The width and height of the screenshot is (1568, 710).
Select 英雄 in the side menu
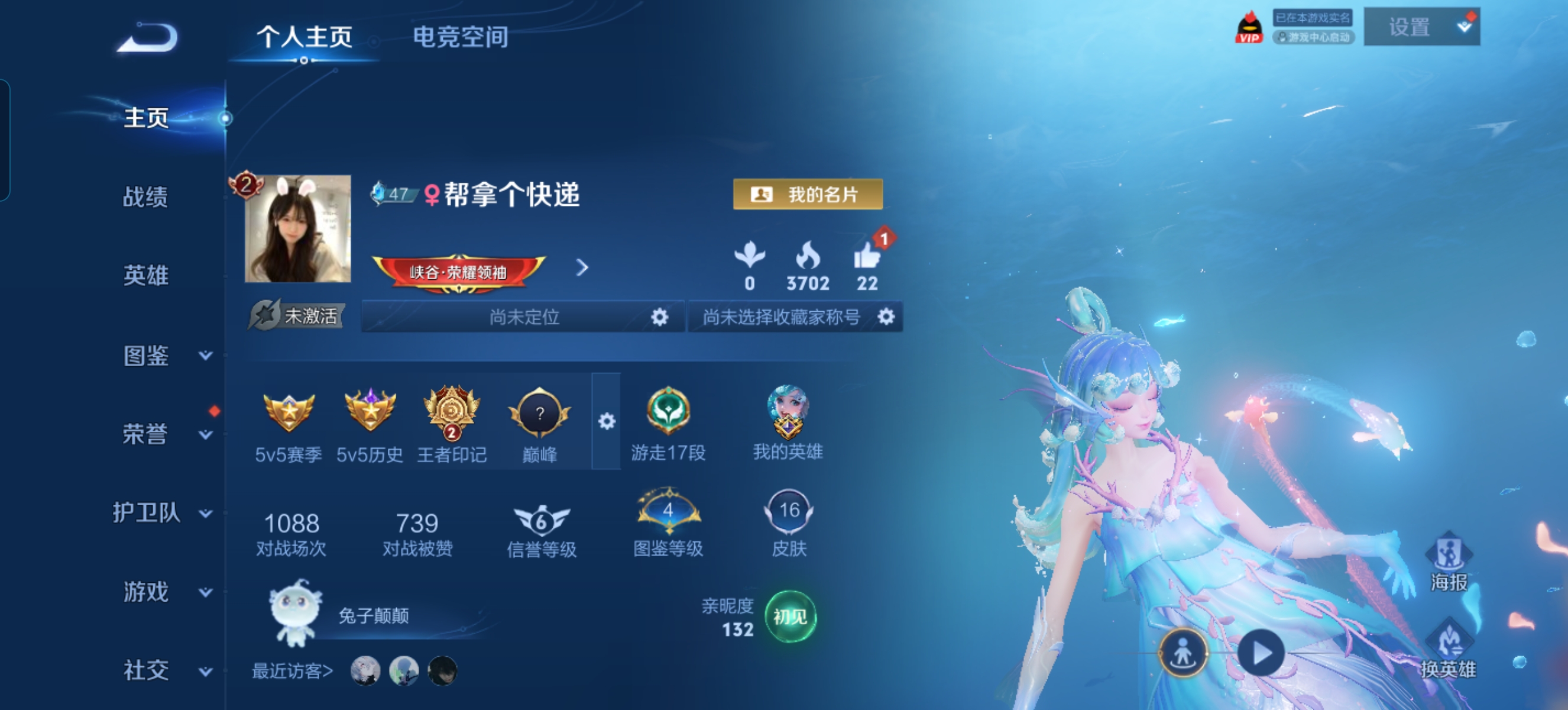(x=145, y=275)
